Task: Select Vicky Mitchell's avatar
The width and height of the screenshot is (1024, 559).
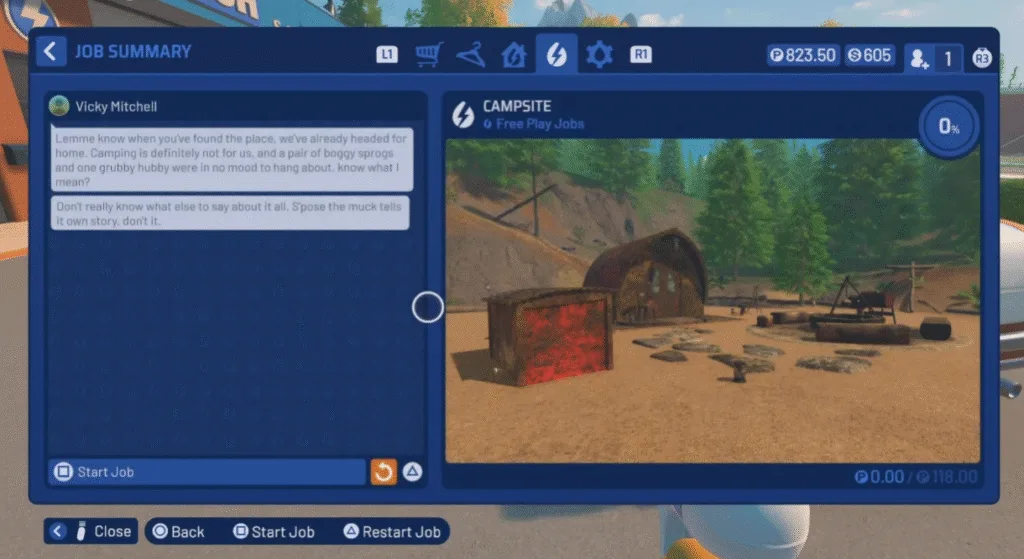Action: 60,106
